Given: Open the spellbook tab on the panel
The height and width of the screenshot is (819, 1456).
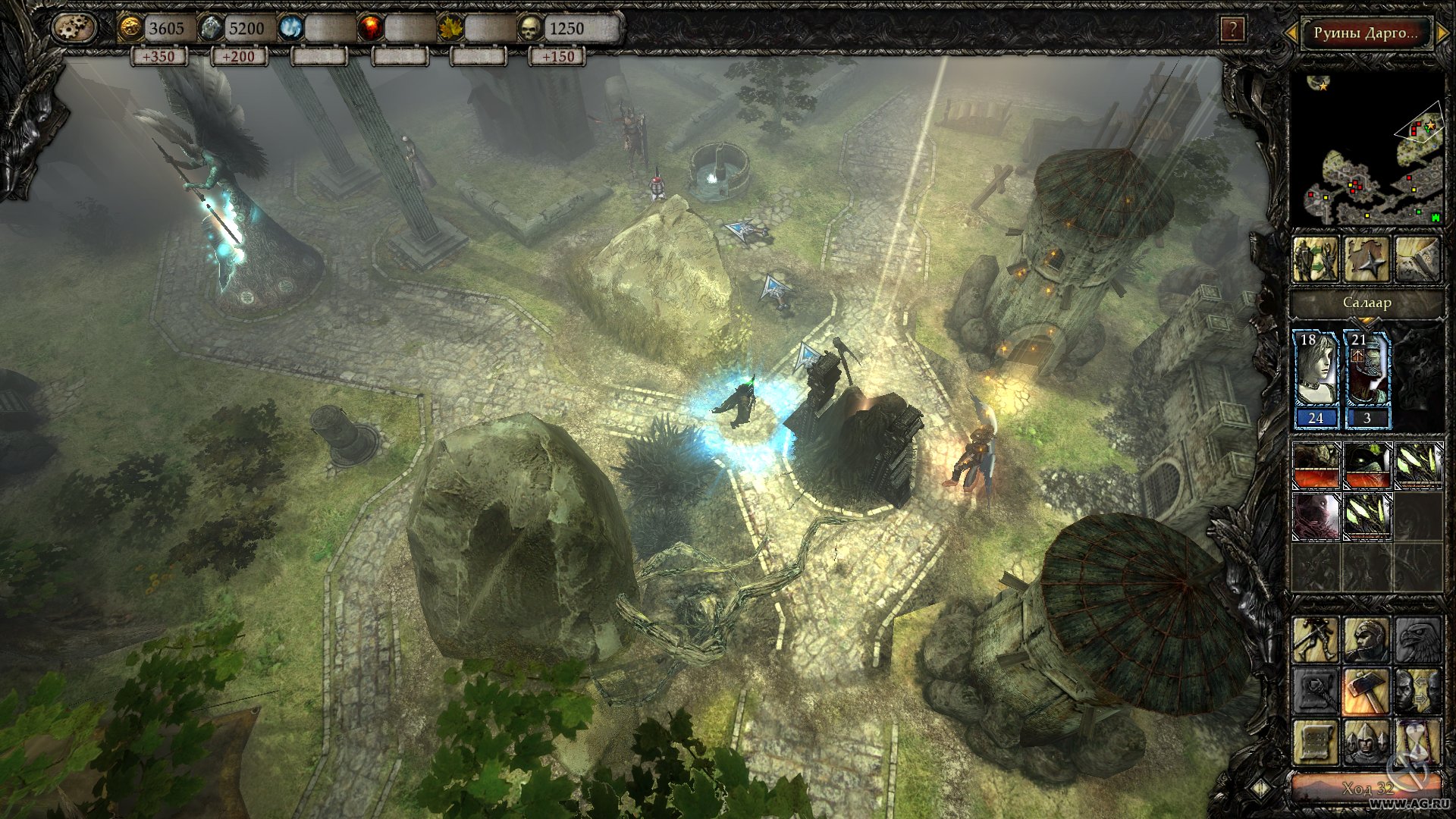Looking at the screenshot, I should pyautogui.click(x=1416, y=259).
